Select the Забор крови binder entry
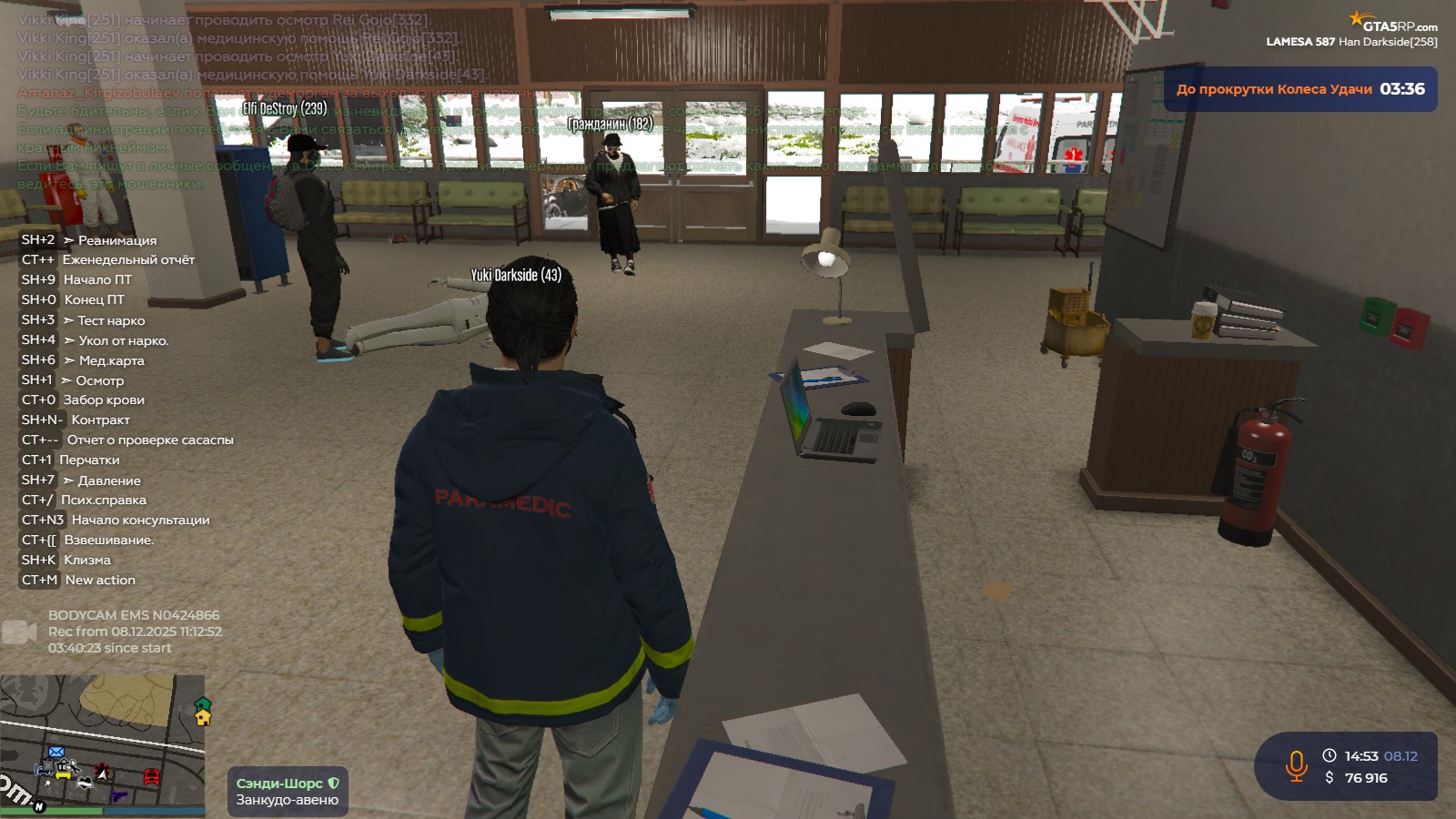1456x819 pixels. point(104,400)
